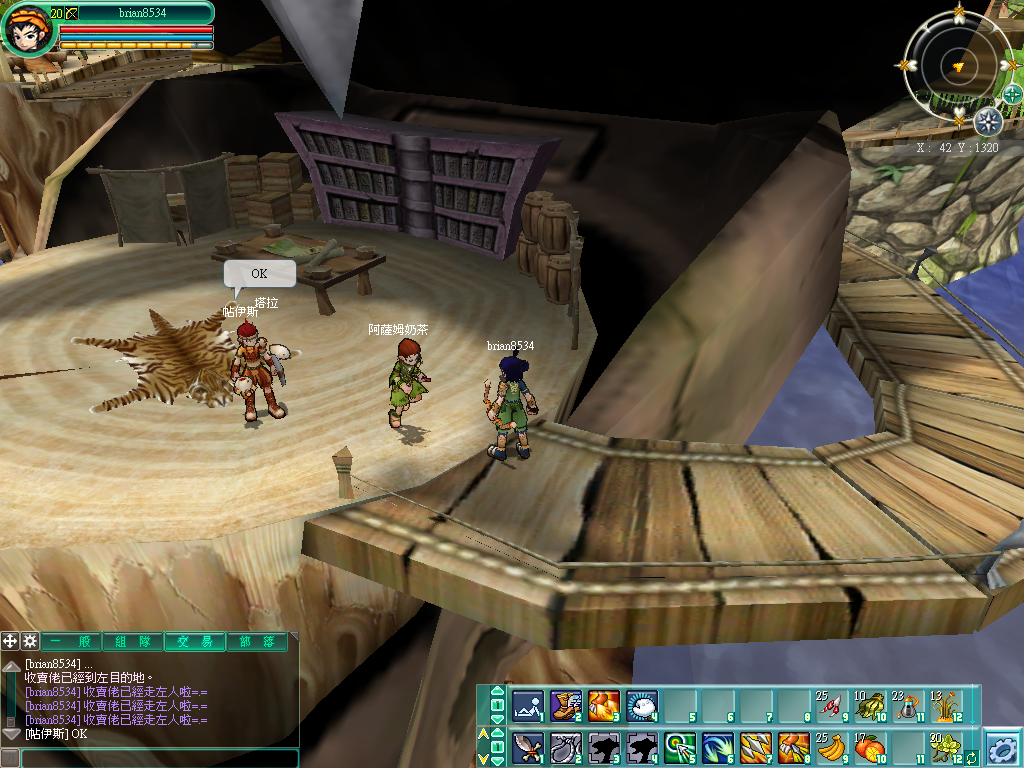Use the banana item in hotbar
1024x768 pixels.
tap(831, 747)
